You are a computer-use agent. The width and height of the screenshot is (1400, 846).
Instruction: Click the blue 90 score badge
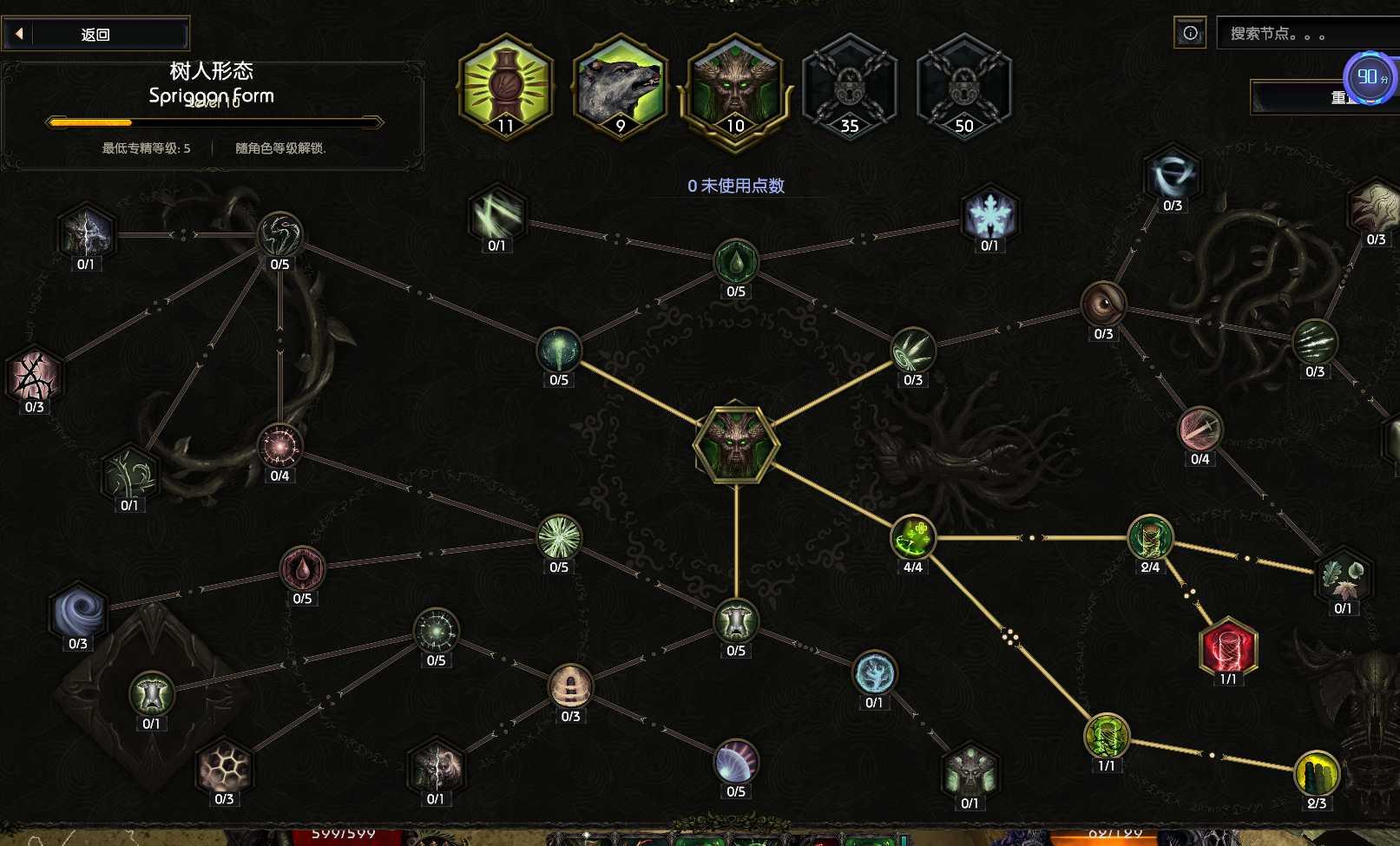click(x=1370, y=78)
